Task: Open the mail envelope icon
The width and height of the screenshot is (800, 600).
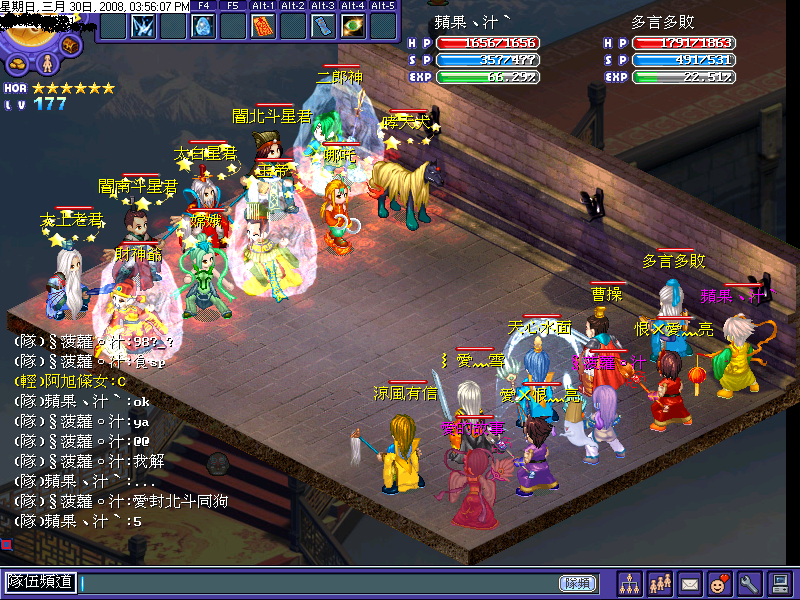Action: [x=690, y=583]
